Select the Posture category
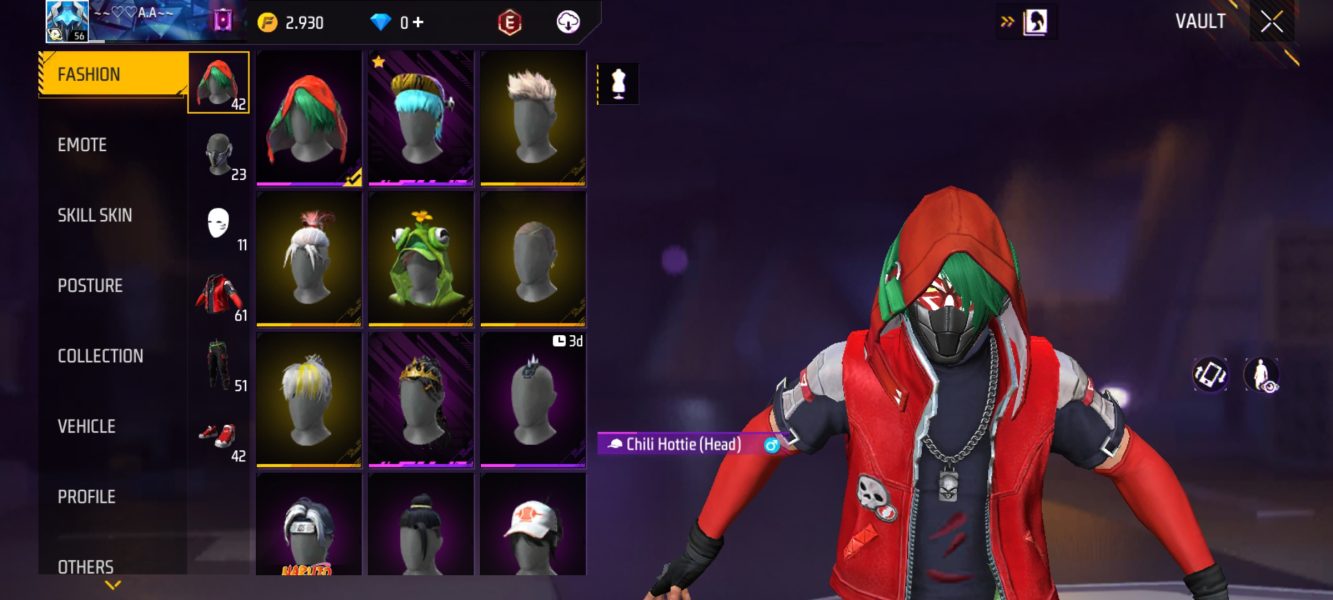Image resolution: width=1333 pixels, height=600 pixels. 90,286
